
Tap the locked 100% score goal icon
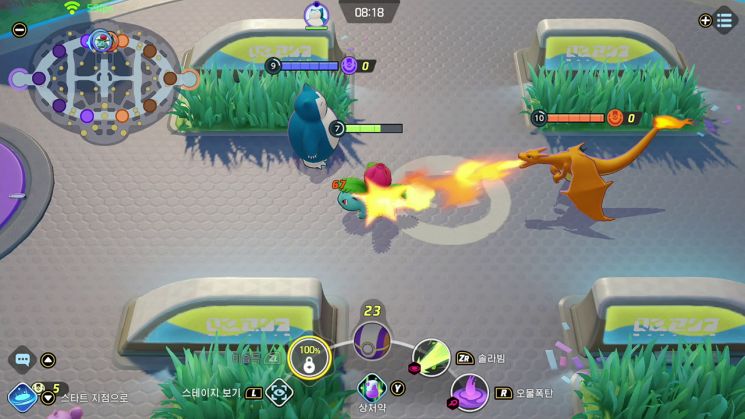(x=309, y=358)
